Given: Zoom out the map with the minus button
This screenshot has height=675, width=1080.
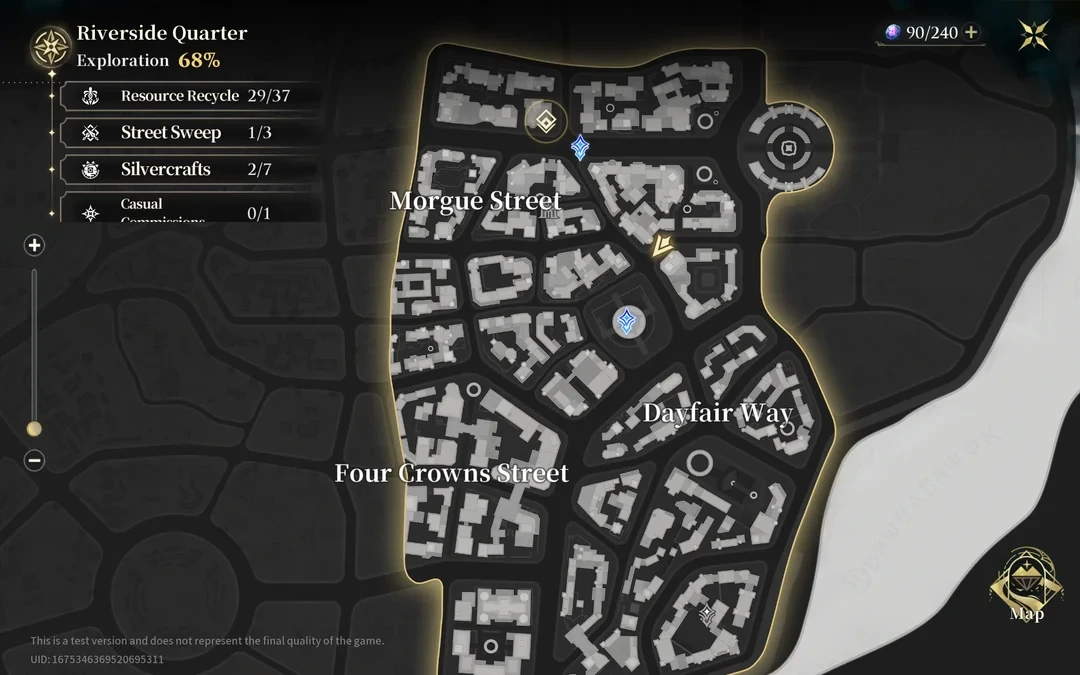Looking at the screenshot, I should click(x=35, y=461).
